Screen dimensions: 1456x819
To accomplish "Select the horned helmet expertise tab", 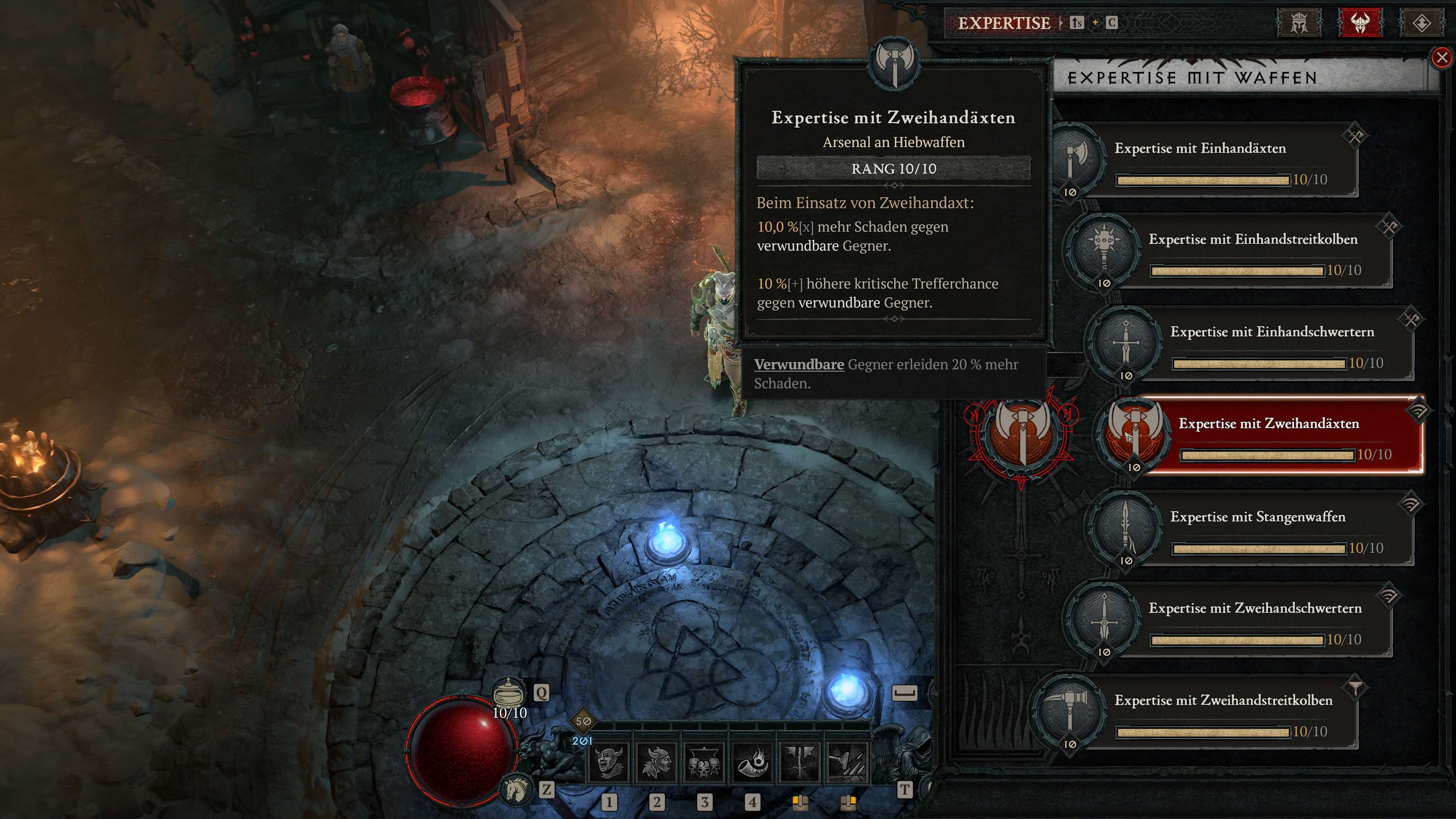I will coord(1360,23).
